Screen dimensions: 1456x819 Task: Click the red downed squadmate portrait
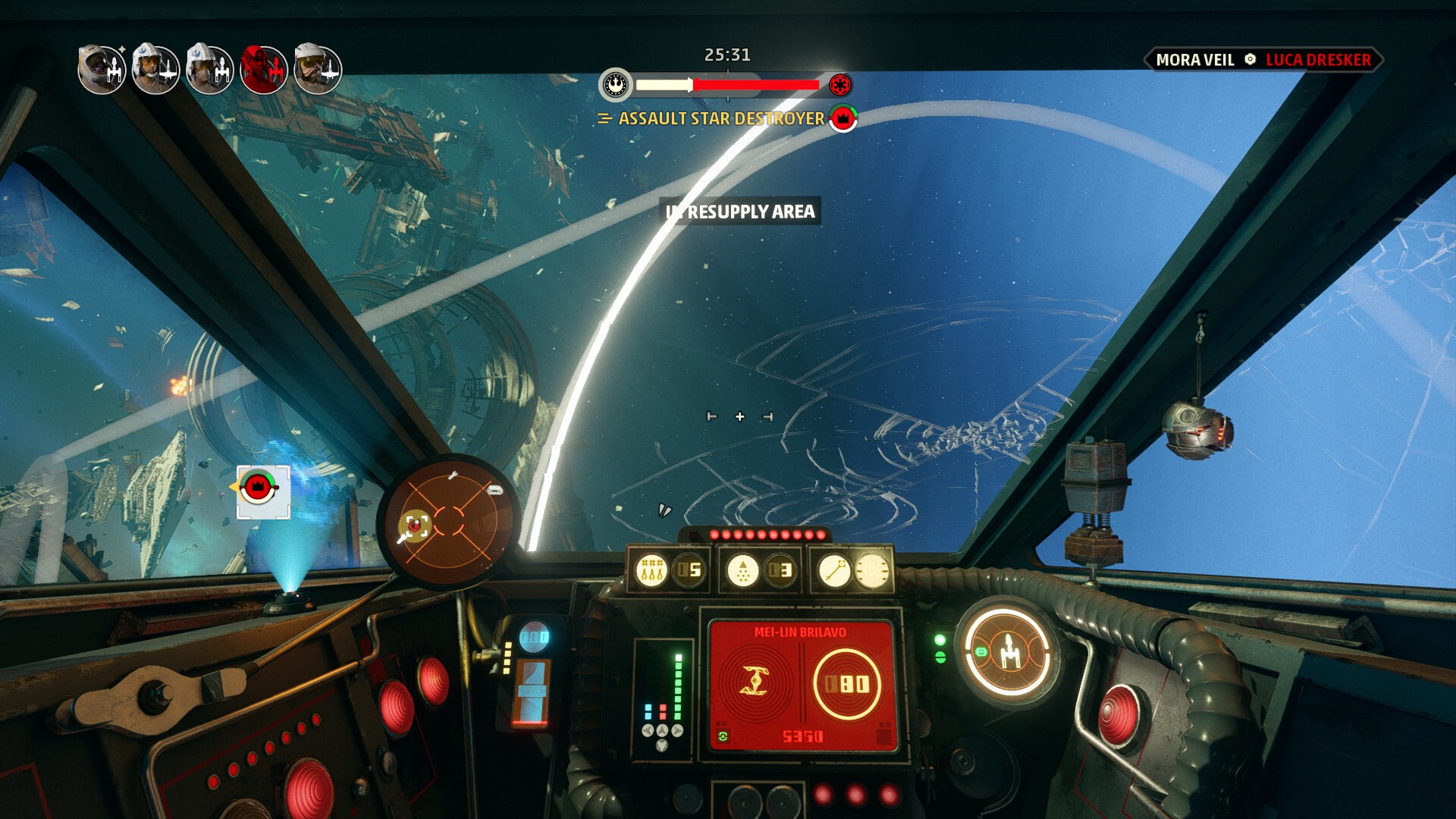point(263,70)
